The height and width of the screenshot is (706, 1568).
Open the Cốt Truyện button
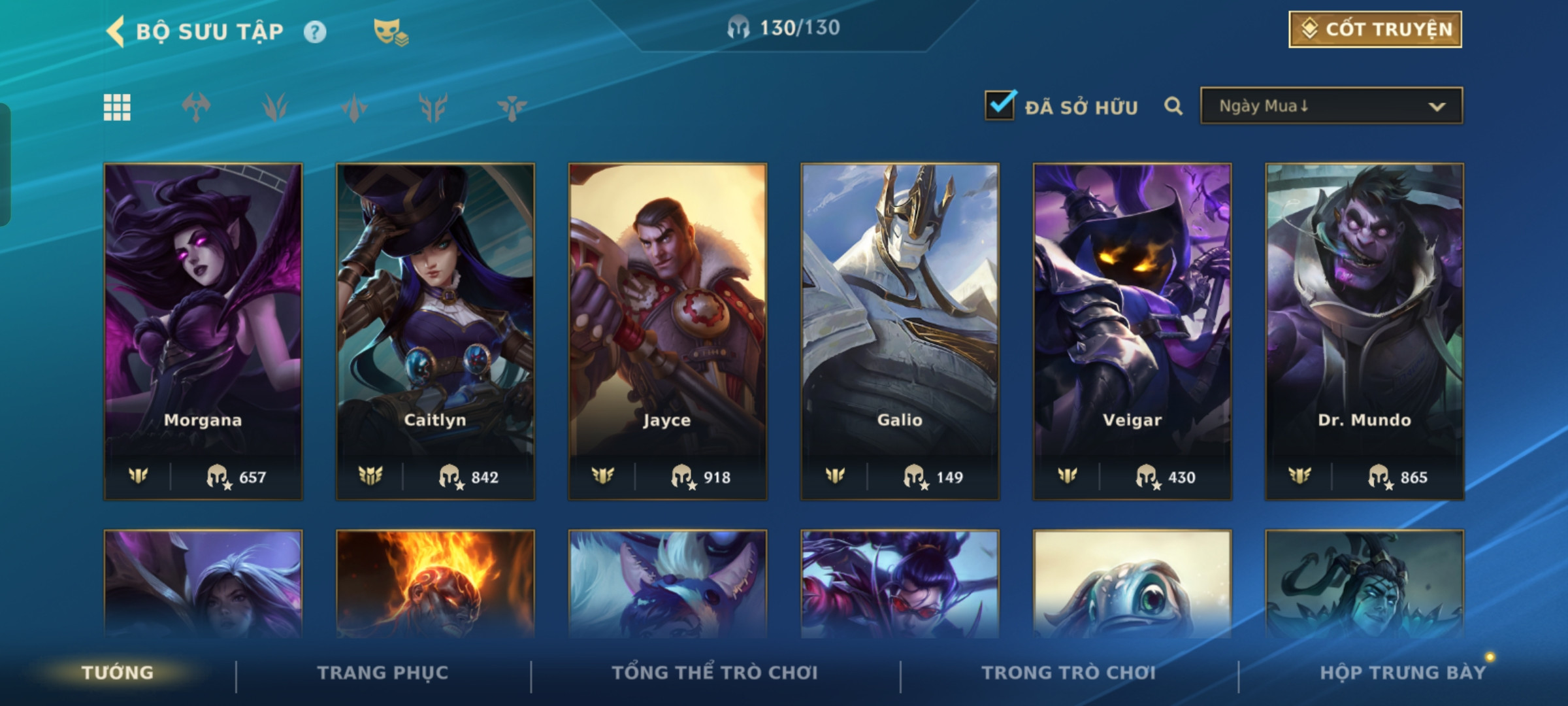1375,29
